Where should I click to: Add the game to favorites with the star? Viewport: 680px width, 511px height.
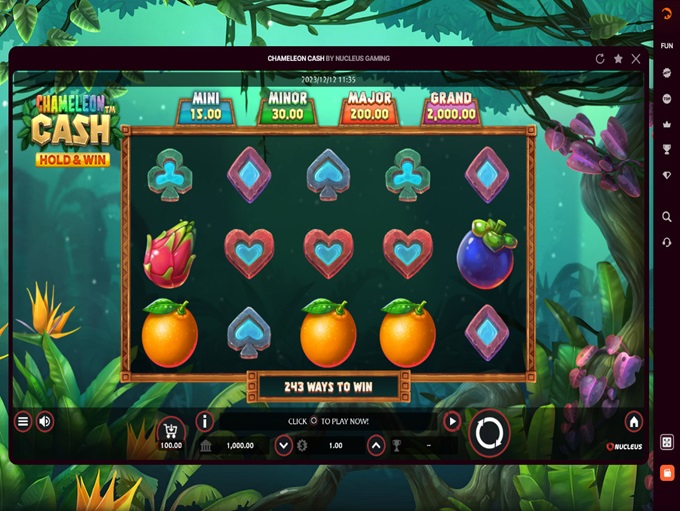pos(618,58)
